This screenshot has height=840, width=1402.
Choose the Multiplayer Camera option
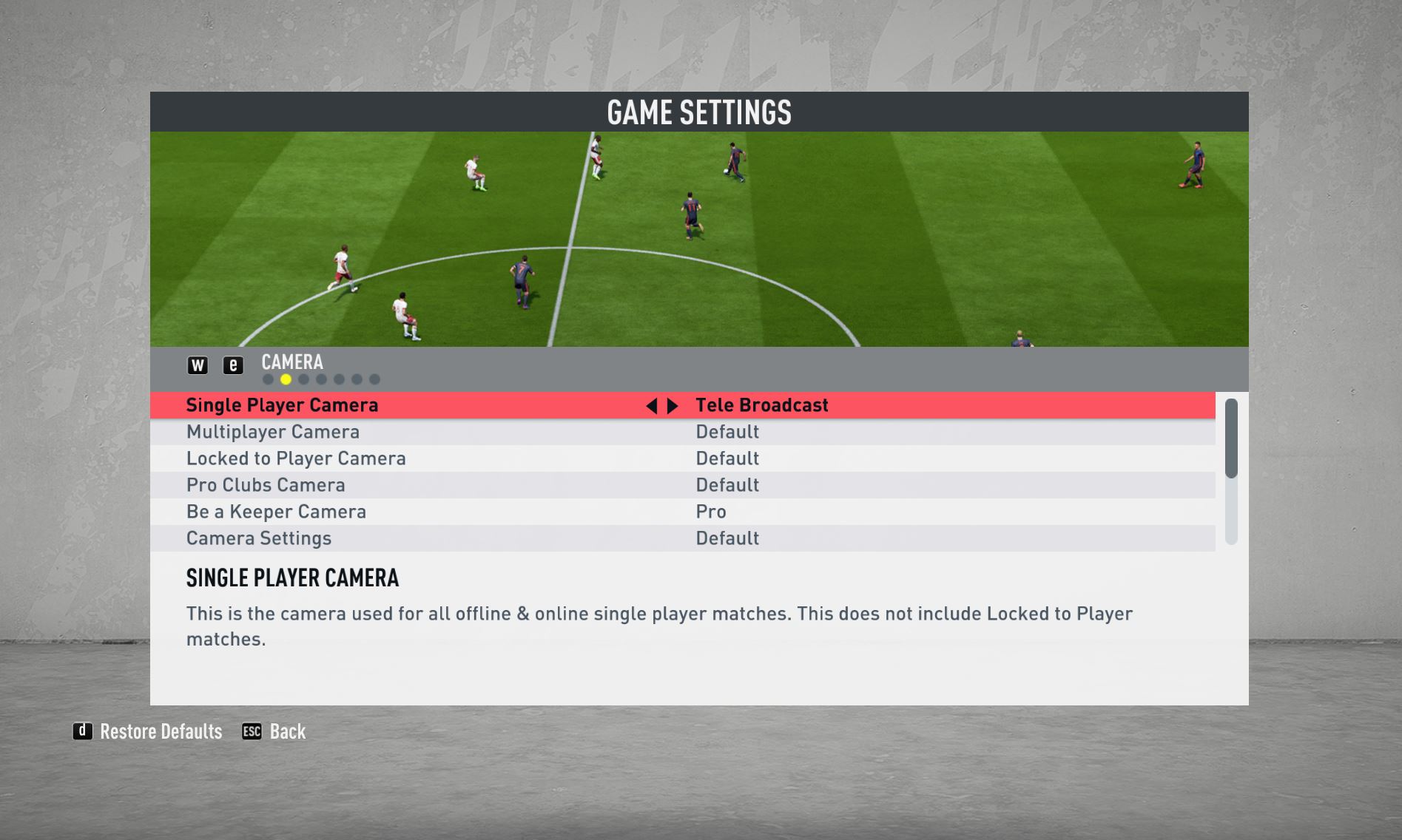tap(273, 432)
